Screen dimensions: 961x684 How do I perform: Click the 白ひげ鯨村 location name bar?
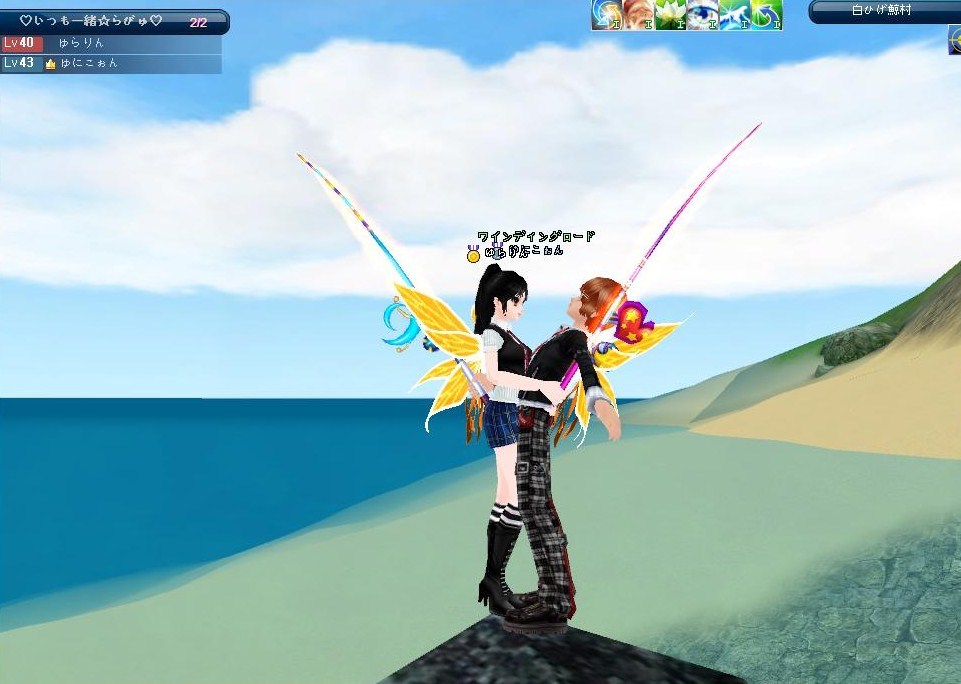pos(883,11)
